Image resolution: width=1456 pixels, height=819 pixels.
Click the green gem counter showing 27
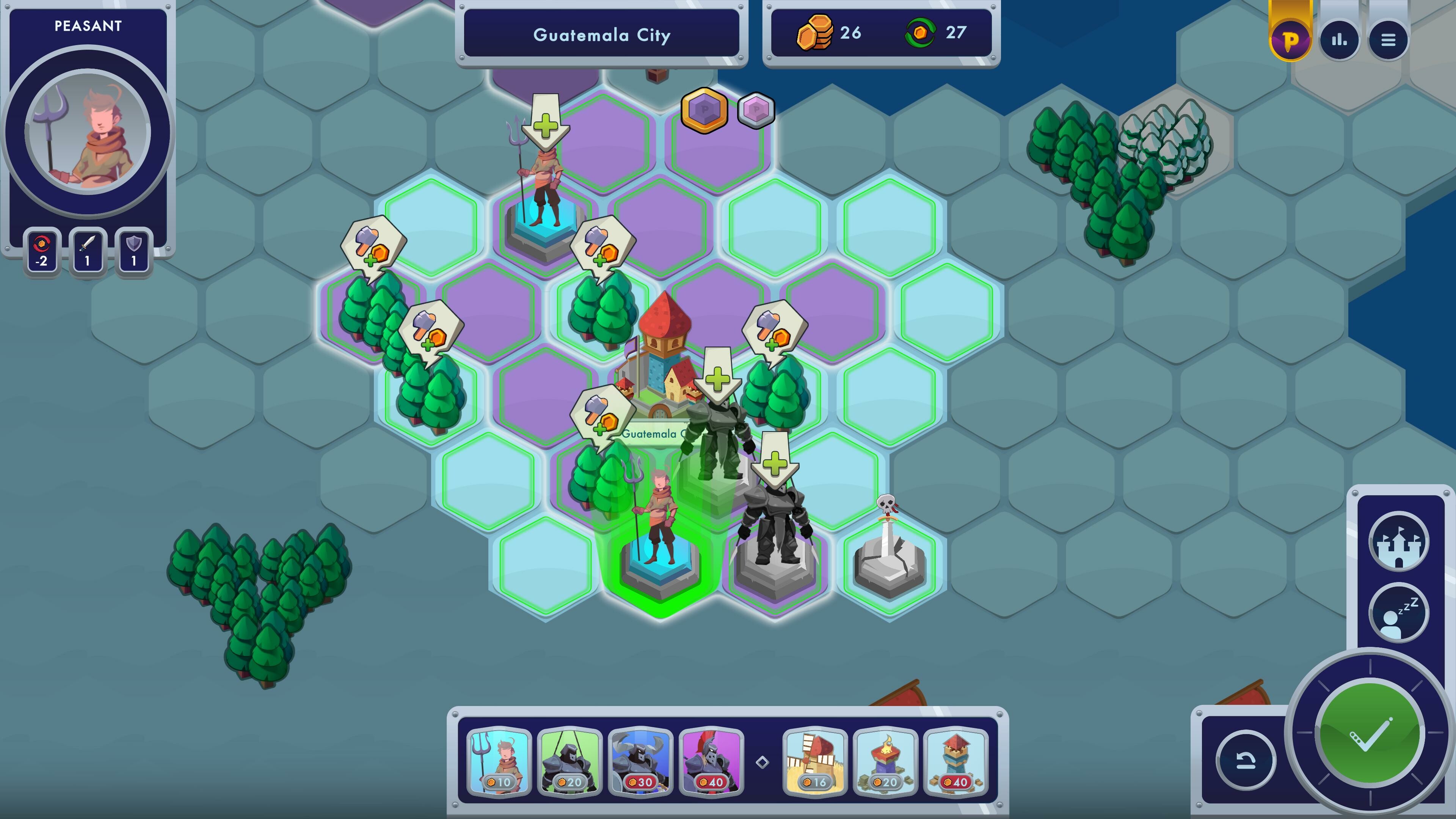pyautogui.click(x=938, y=34)
